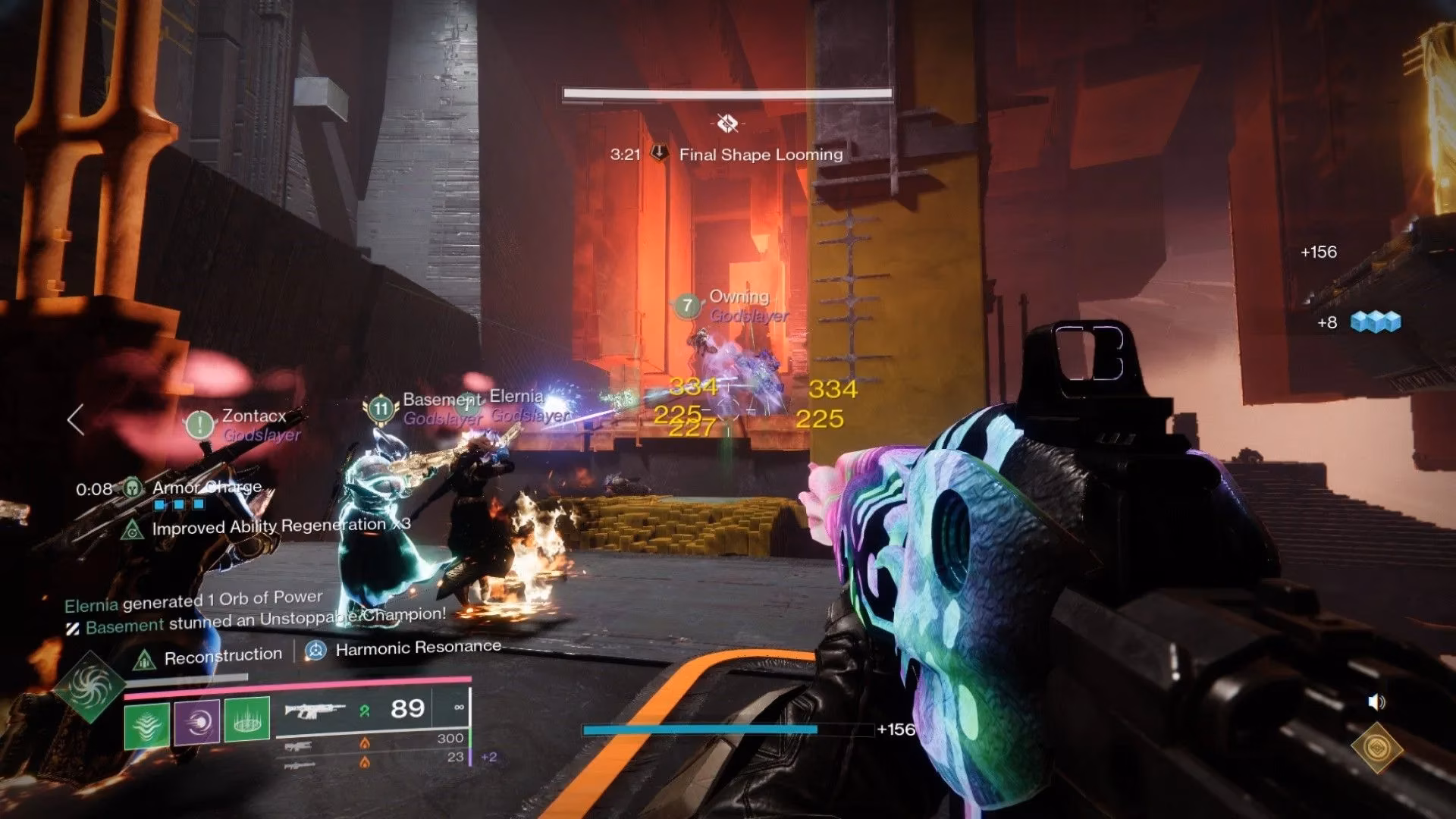This screenshot has height=819, width=1456.
Task: Select Owning's rank 7 nameplate emblem
Action: (687, 306)
